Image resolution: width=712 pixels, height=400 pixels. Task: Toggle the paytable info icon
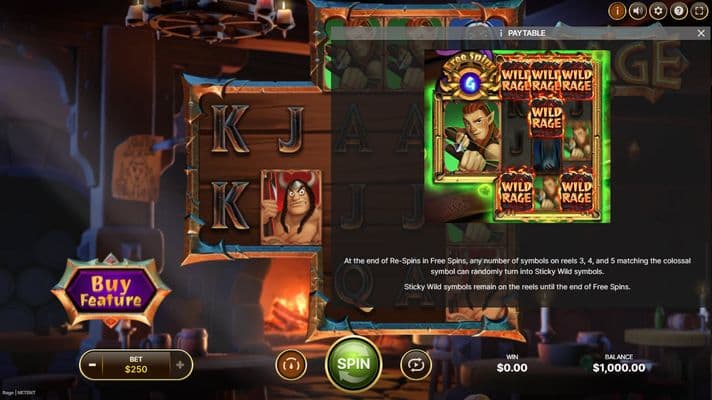[x=617, y=11]
